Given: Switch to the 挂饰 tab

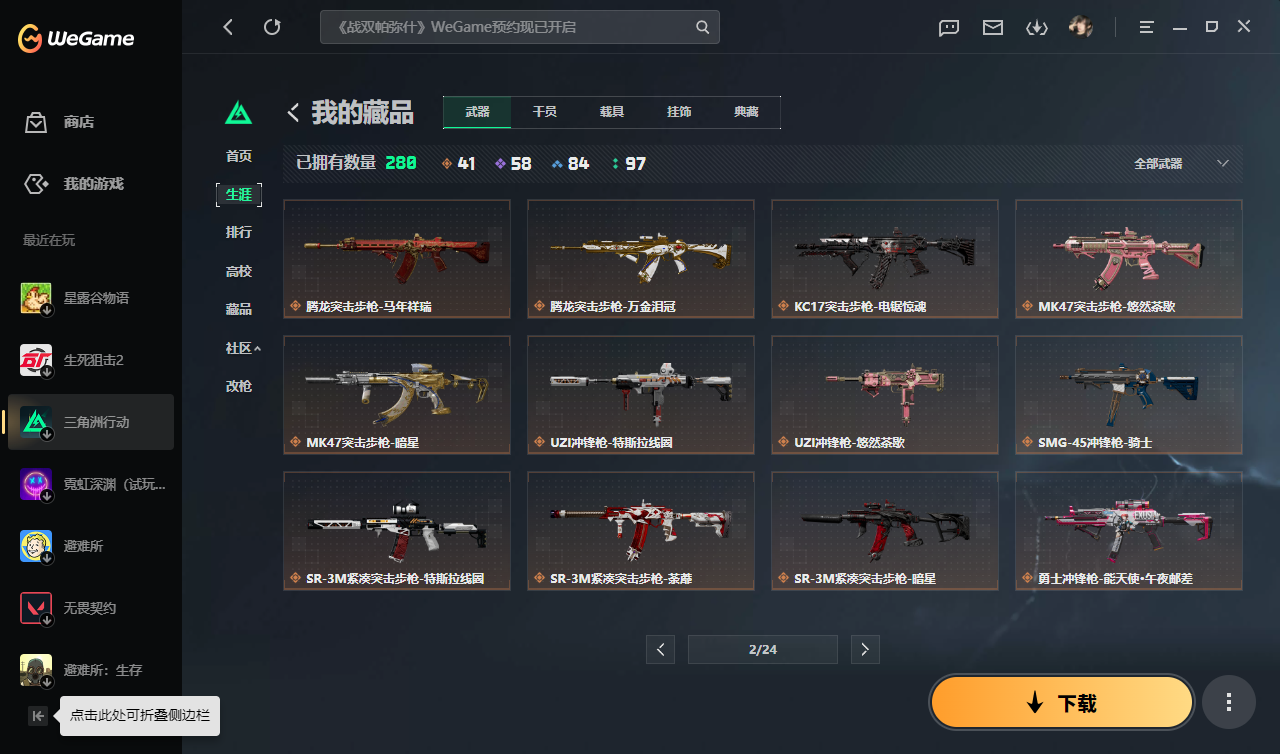Looking at the screenshot, I should tap(679, 112).
